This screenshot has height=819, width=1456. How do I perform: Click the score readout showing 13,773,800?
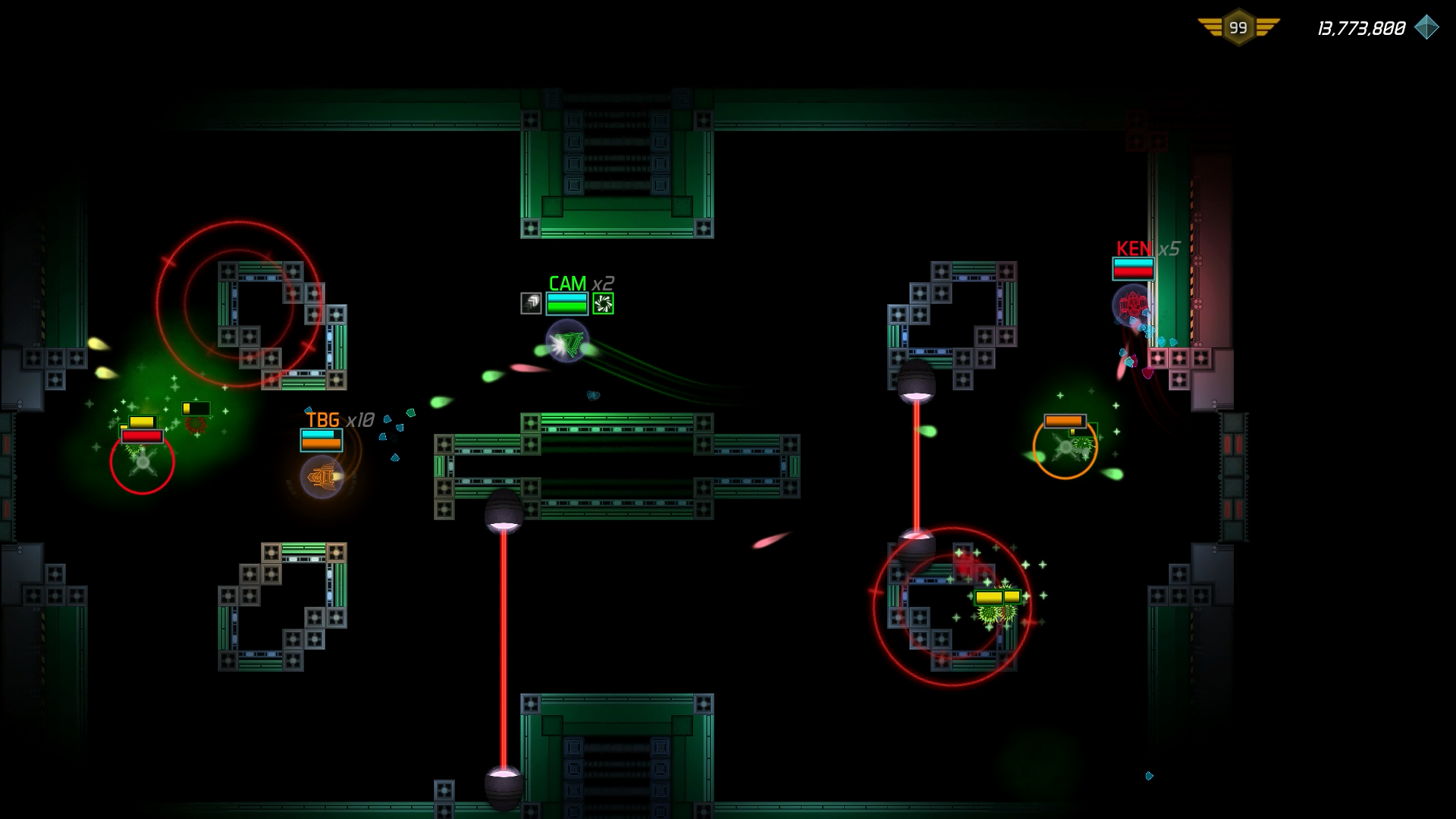(1360, 29)
